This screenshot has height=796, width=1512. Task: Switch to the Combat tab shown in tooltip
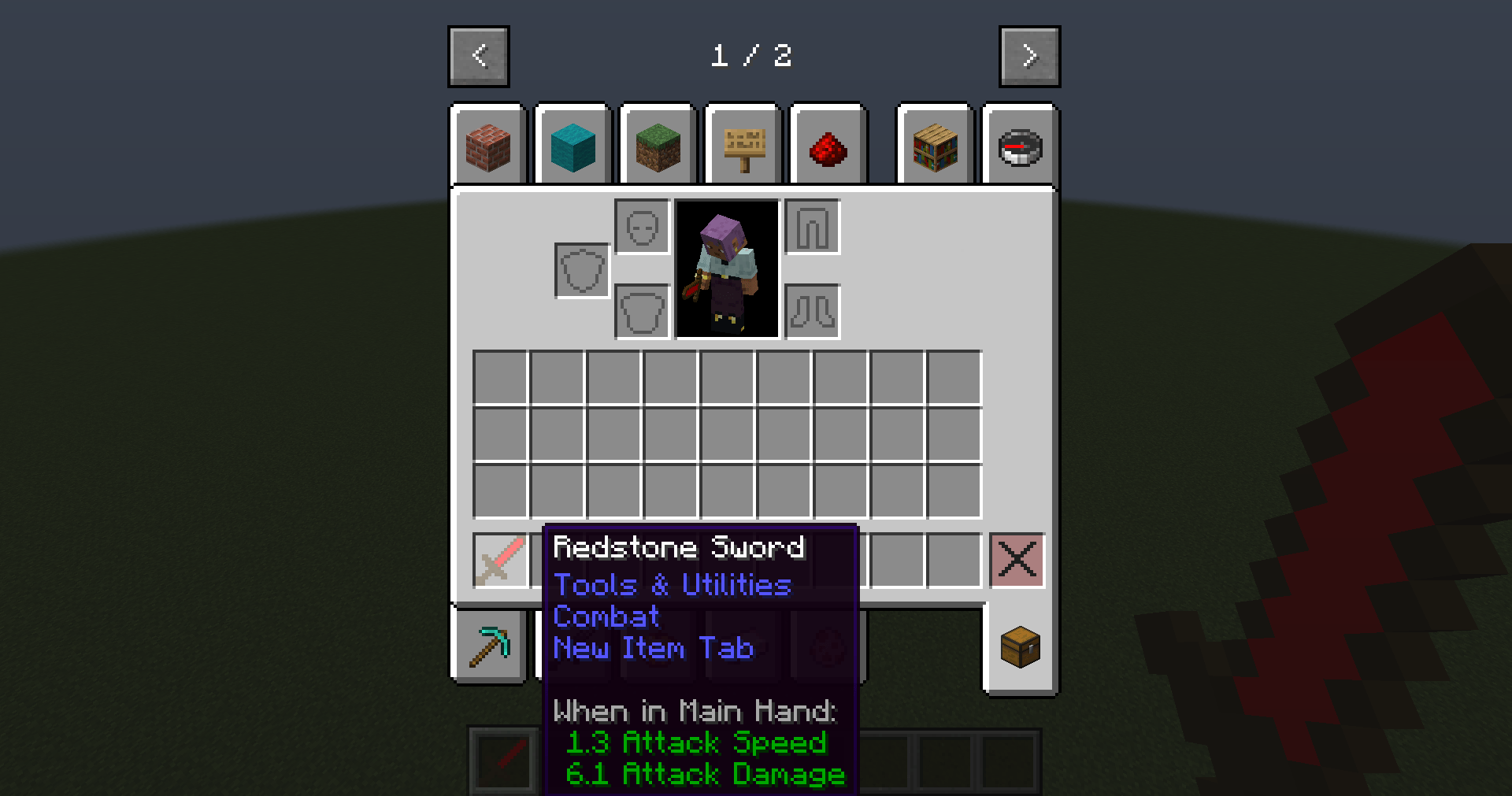[606, 617]
